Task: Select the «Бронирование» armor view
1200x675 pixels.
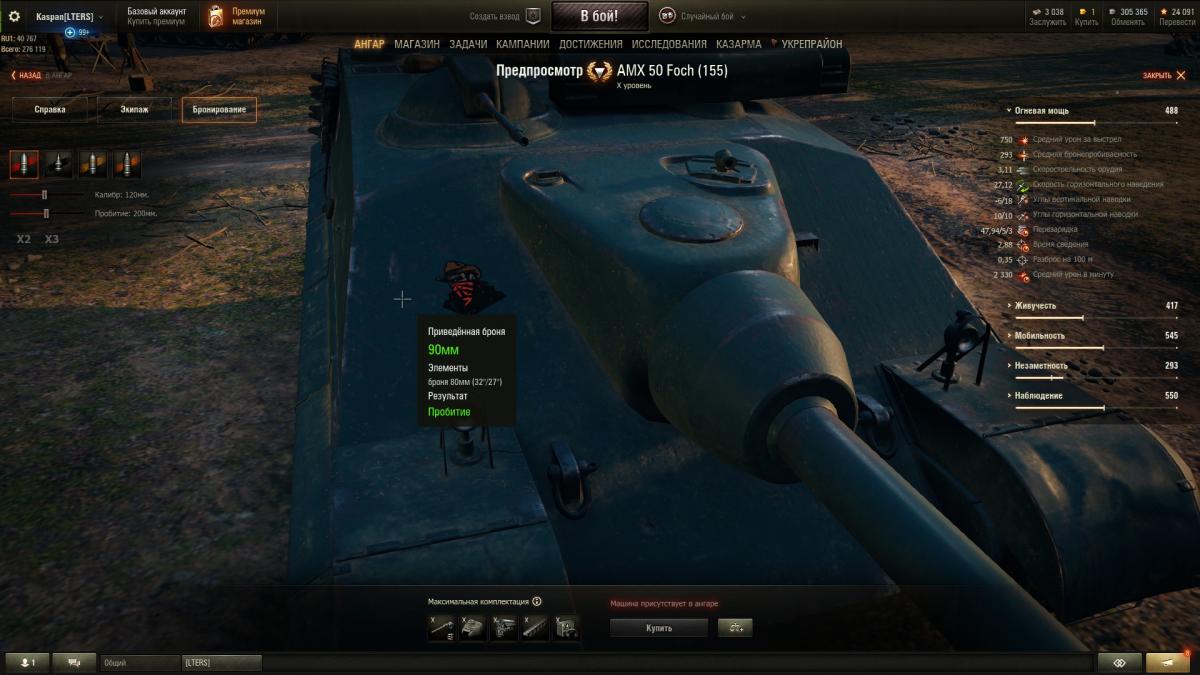Action: [x=218, y=110]
